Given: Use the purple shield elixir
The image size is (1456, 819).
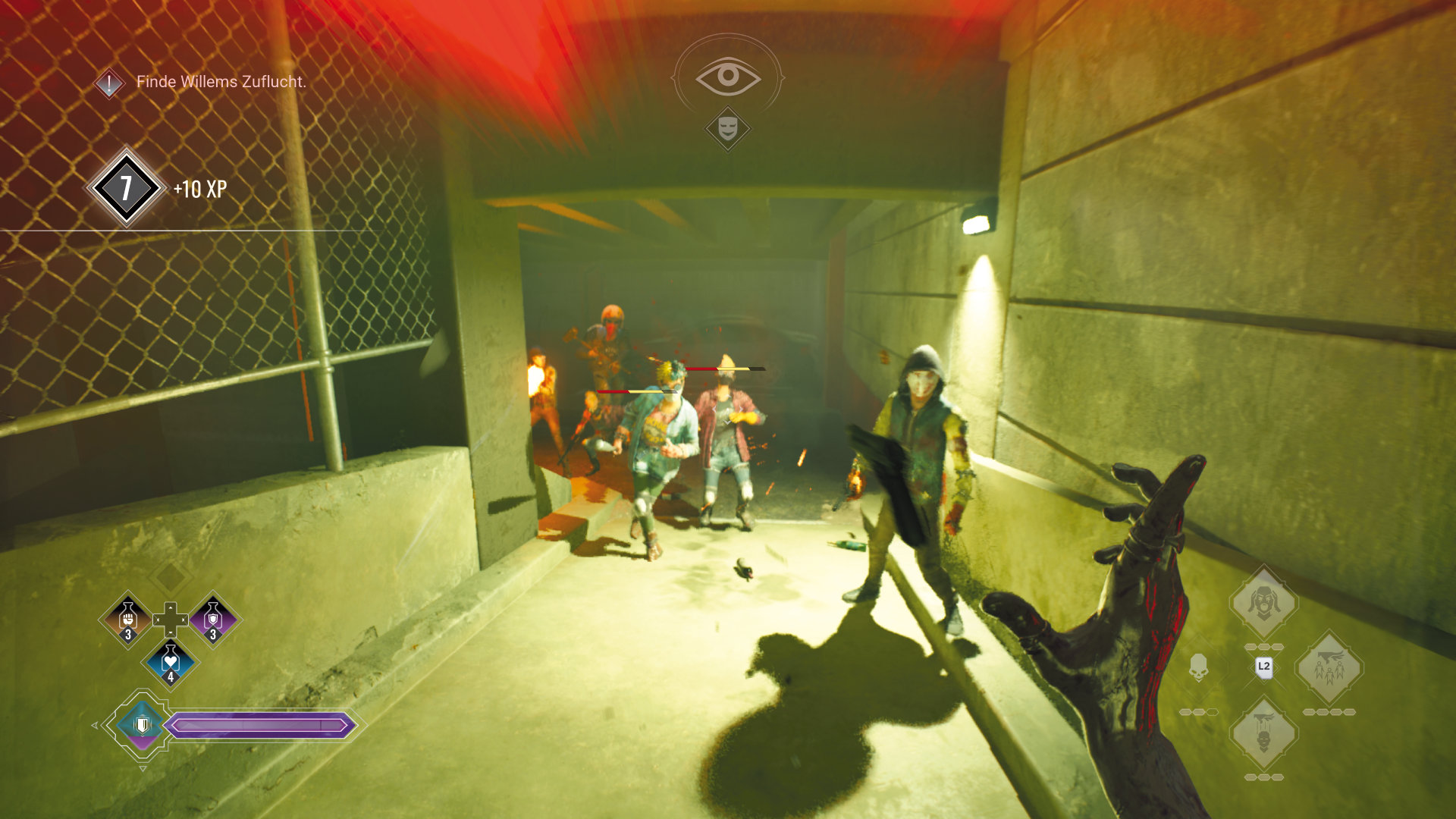Looking at the screenshot, I should tap(213, 620).
